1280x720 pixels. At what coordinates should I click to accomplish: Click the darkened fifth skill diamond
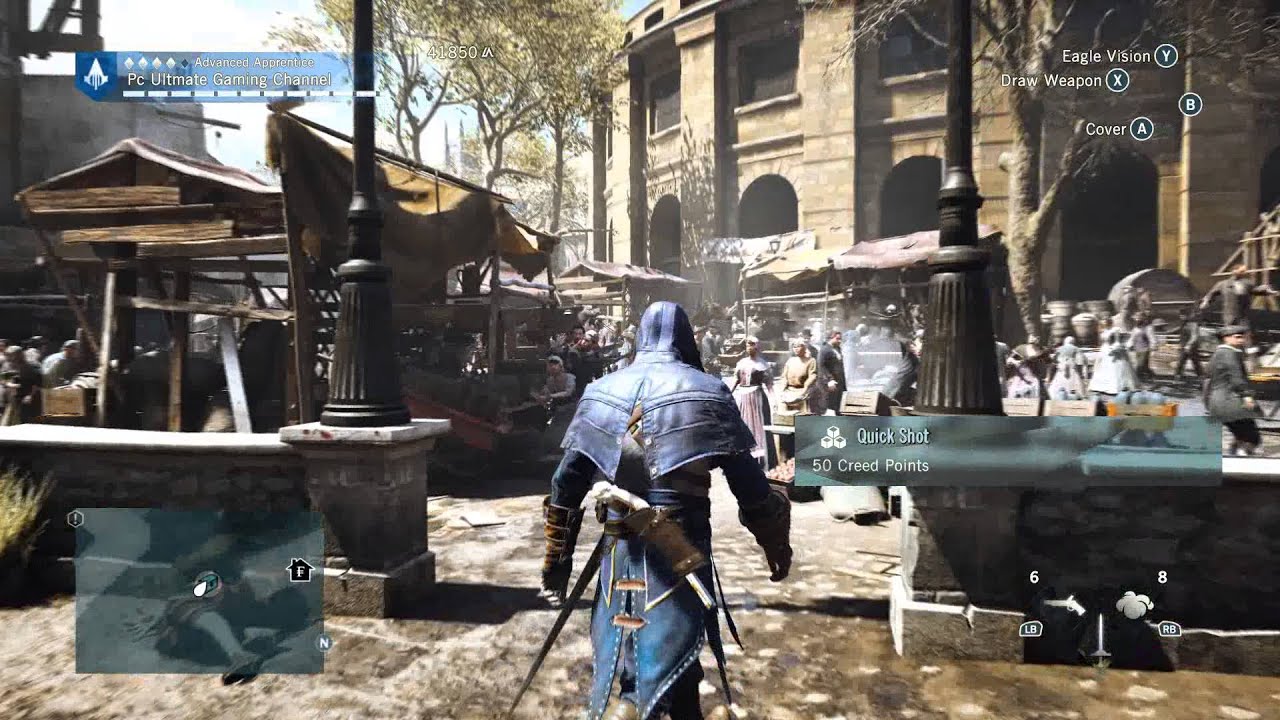tap(186, 63)
